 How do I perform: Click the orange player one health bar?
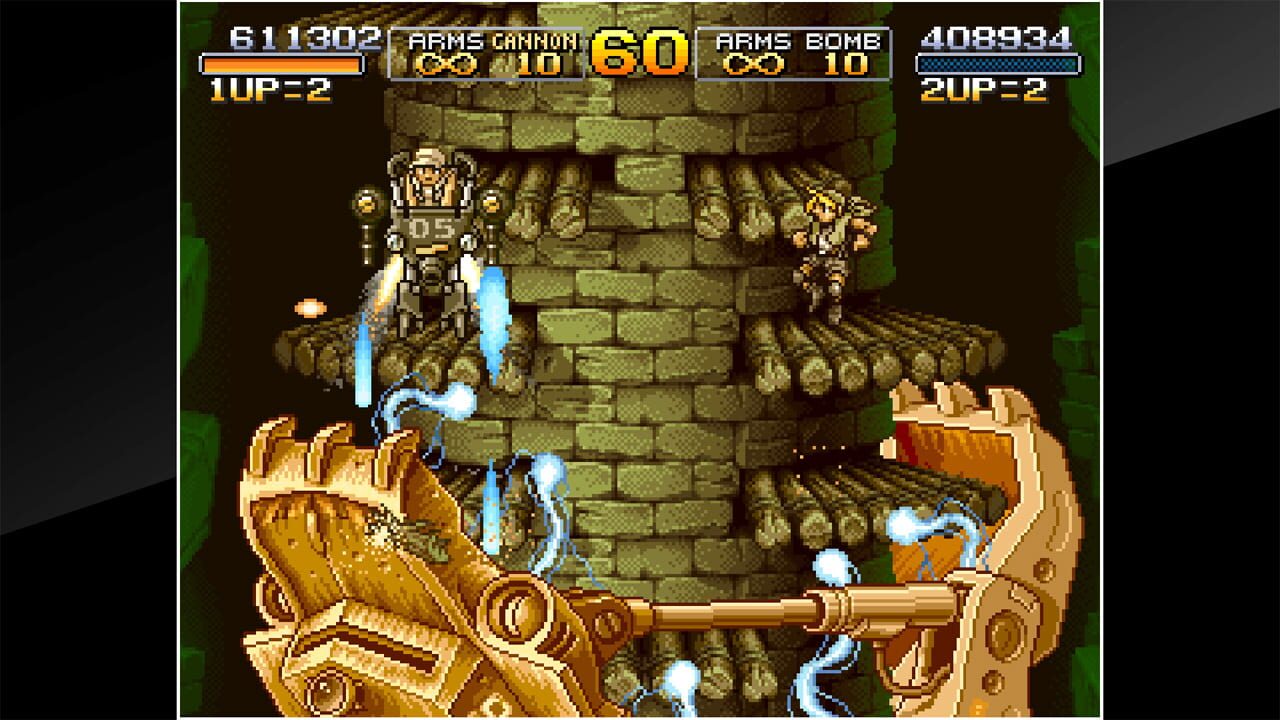[x=280, y=65]
